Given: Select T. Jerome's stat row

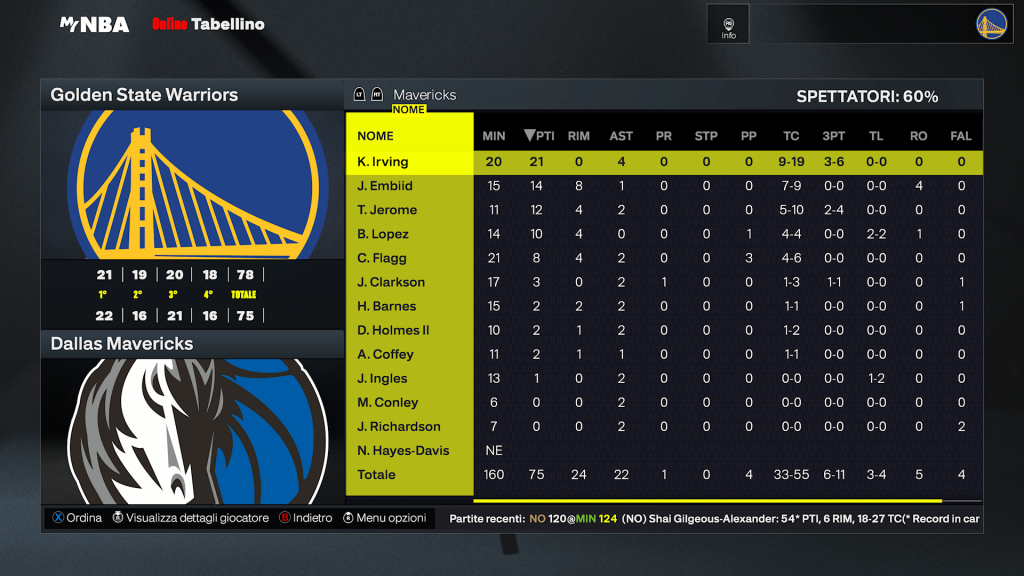Looking at the screenshot, I should [387, 210].
